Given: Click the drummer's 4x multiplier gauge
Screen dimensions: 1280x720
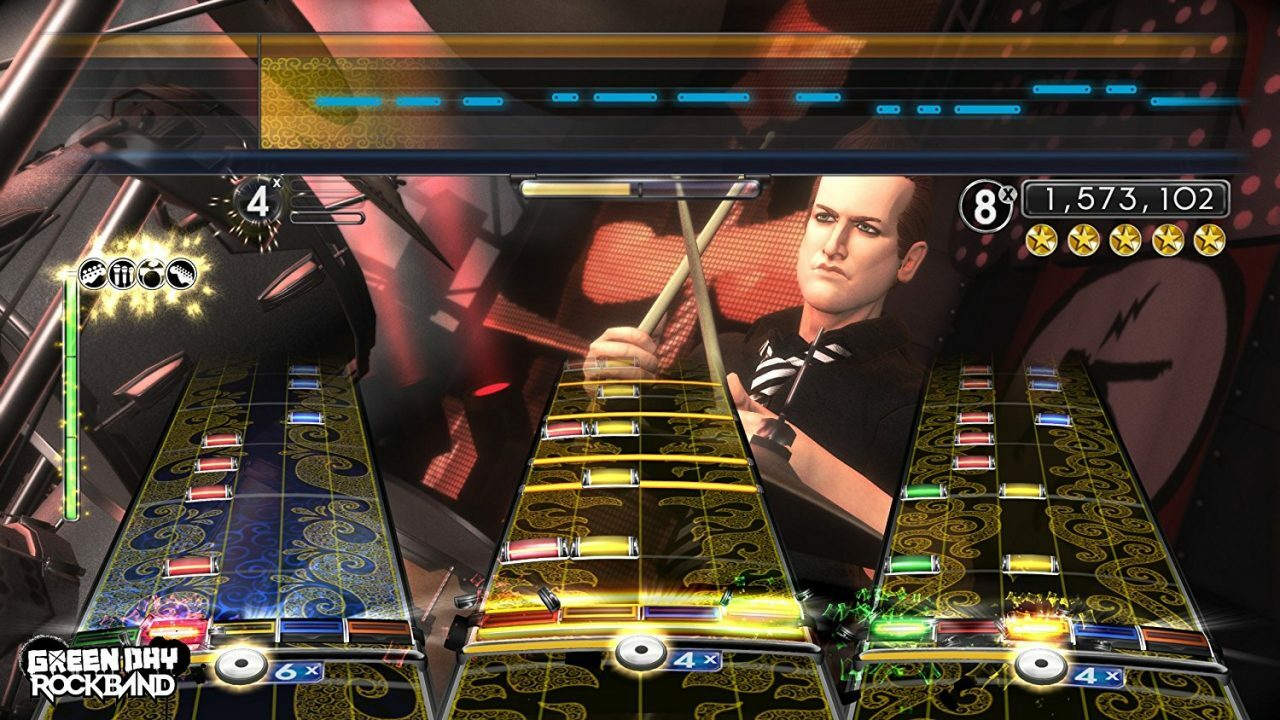Looking at the screenshot, I should 258,201.
